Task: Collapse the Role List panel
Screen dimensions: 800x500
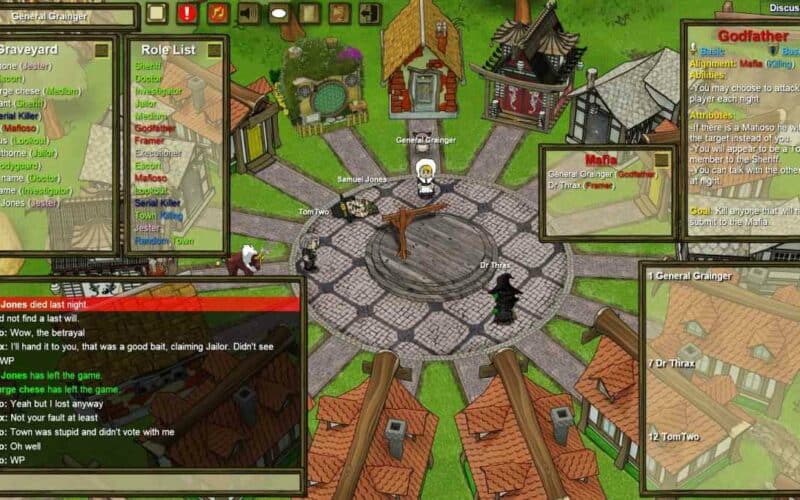Action: pos(214,49)
